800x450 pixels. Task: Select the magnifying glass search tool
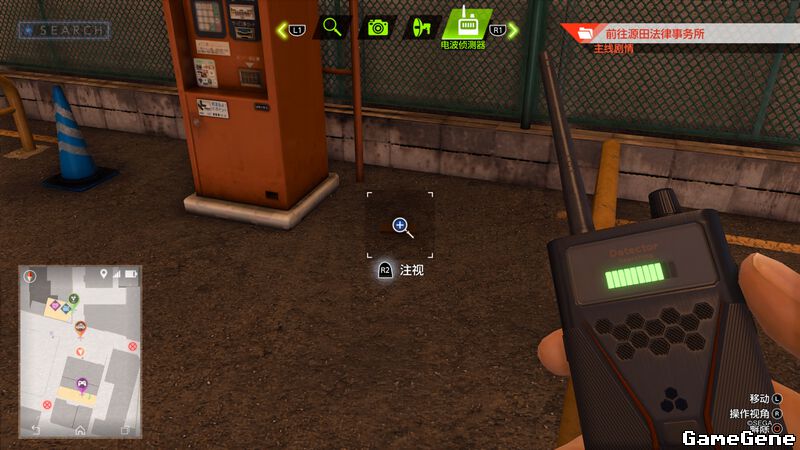(x=332, y=27)
